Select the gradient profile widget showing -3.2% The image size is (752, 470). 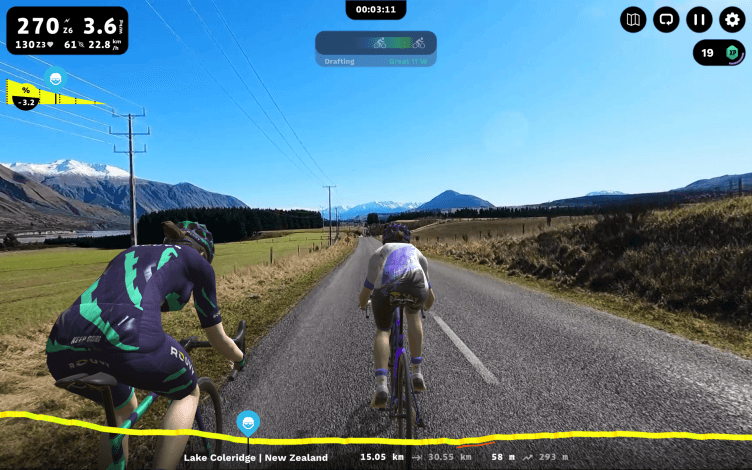(x=50, y=93)
